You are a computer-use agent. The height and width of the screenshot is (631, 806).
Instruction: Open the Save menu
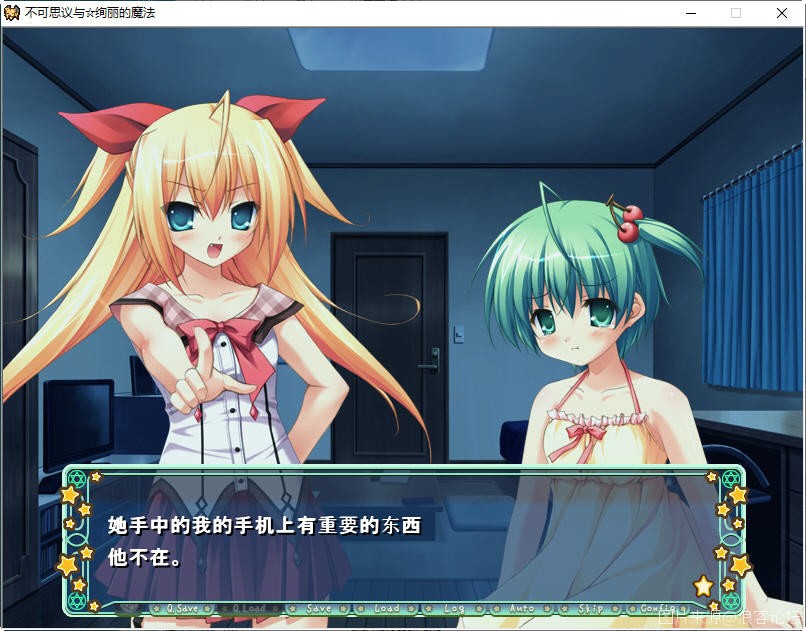[x=318, y=608]
